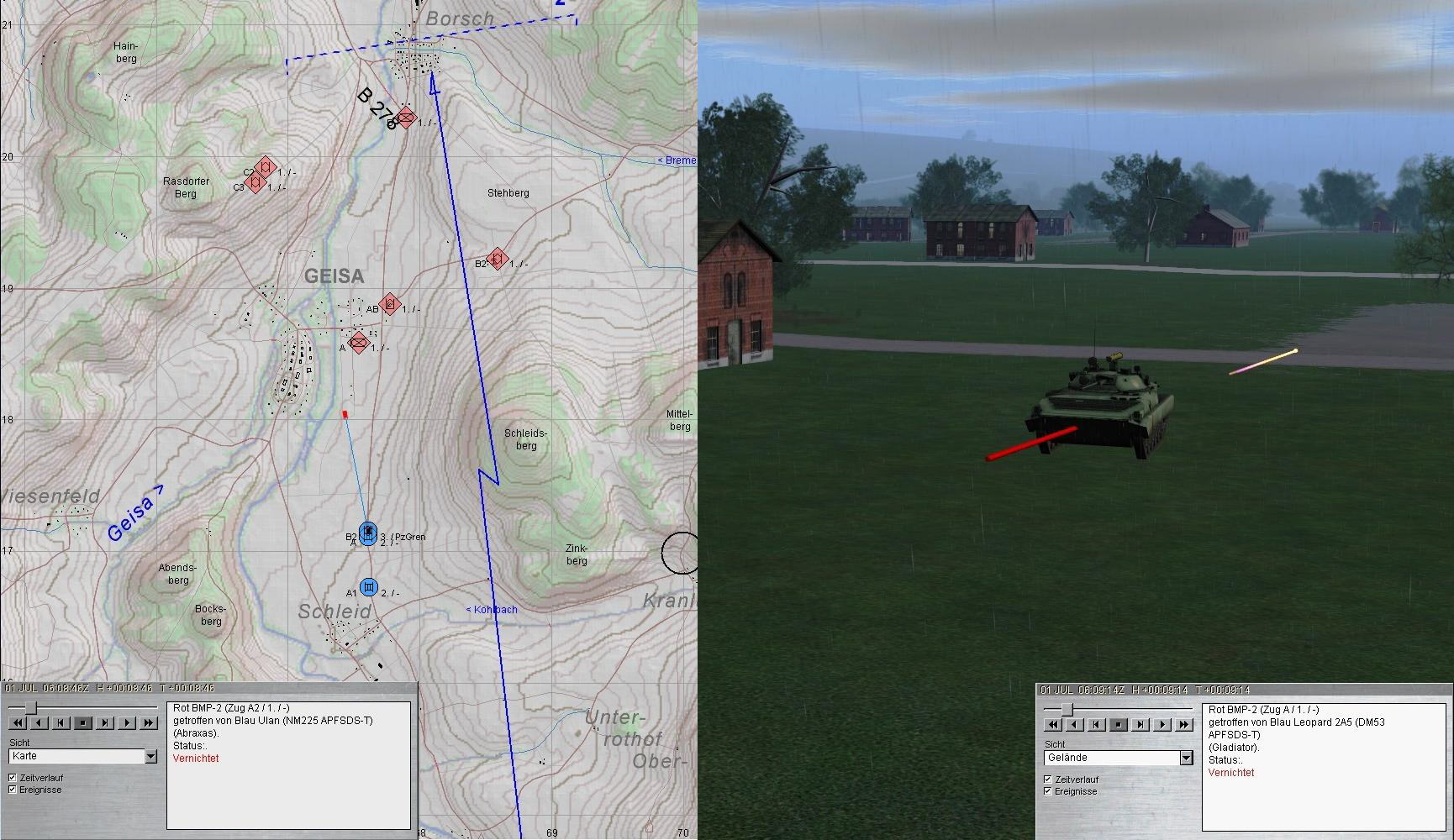Image resolution: width=1454 pixels, height=840 pixels.
Task: Step to next event in Karte panel
Action: click(x=105, y=722)
